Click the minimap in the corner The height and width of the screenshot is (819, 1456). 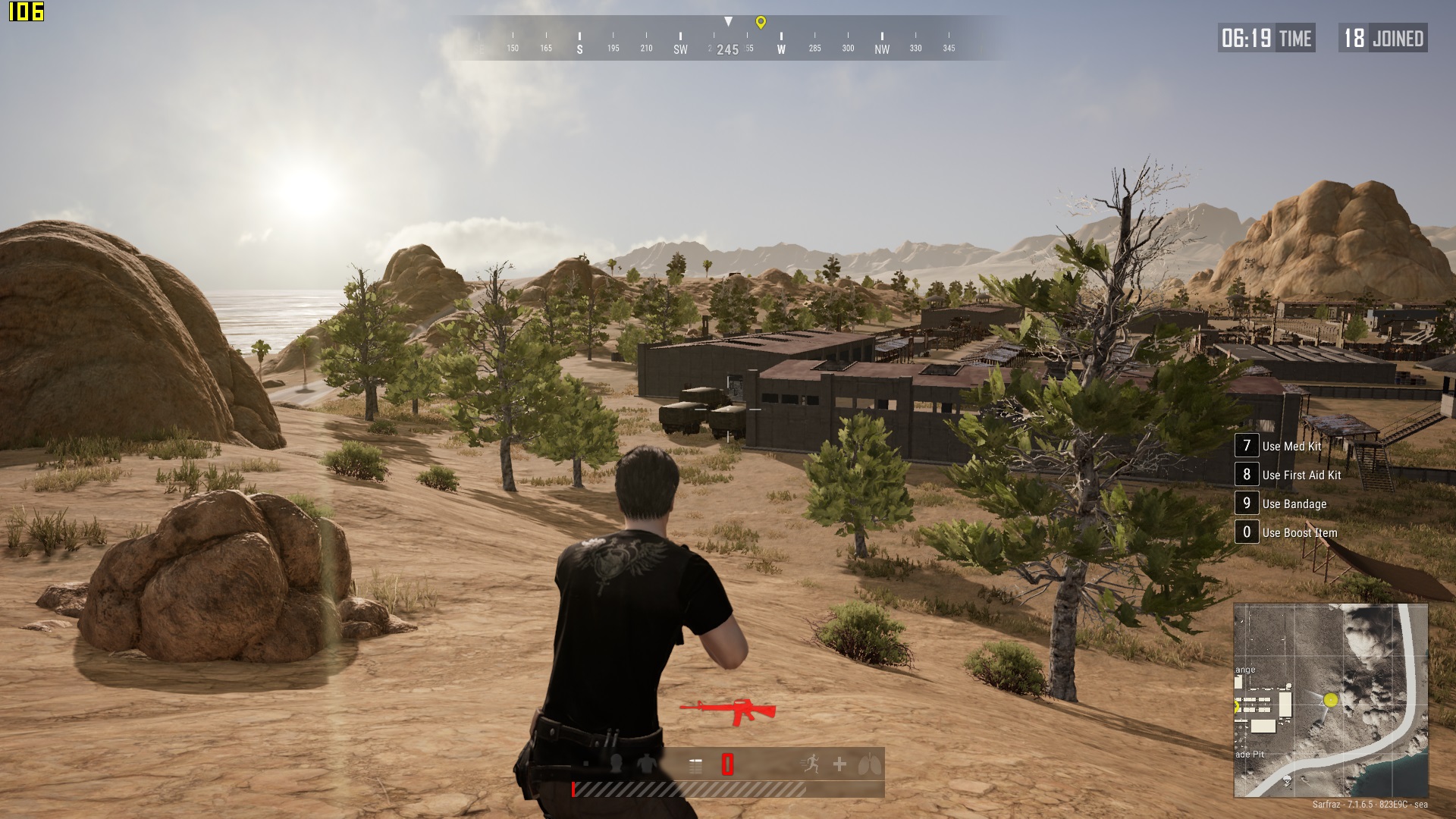click(x=1330, y=700)
